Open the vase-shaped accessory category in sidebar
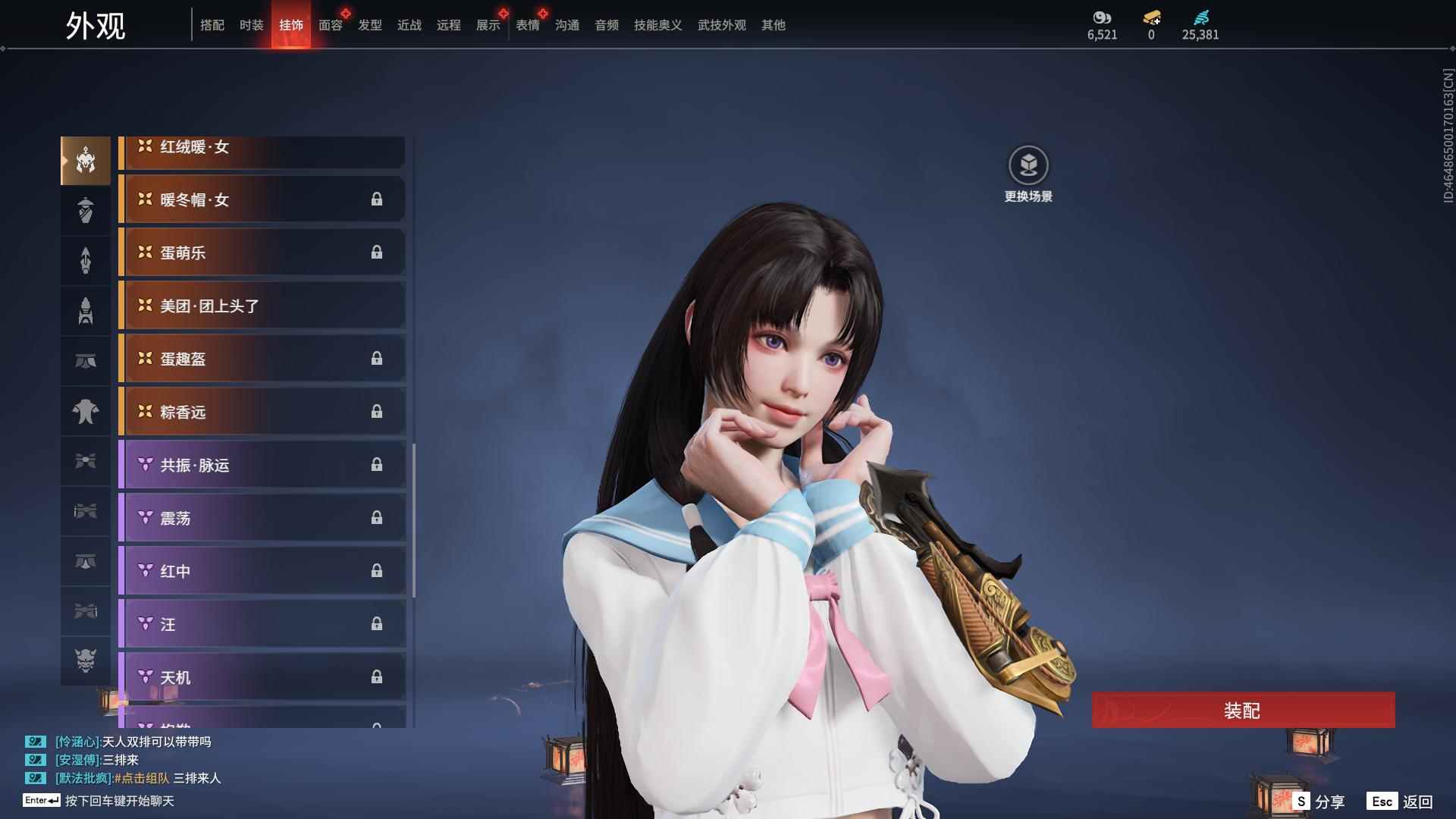1456x819 pixels. coord(86,209)
